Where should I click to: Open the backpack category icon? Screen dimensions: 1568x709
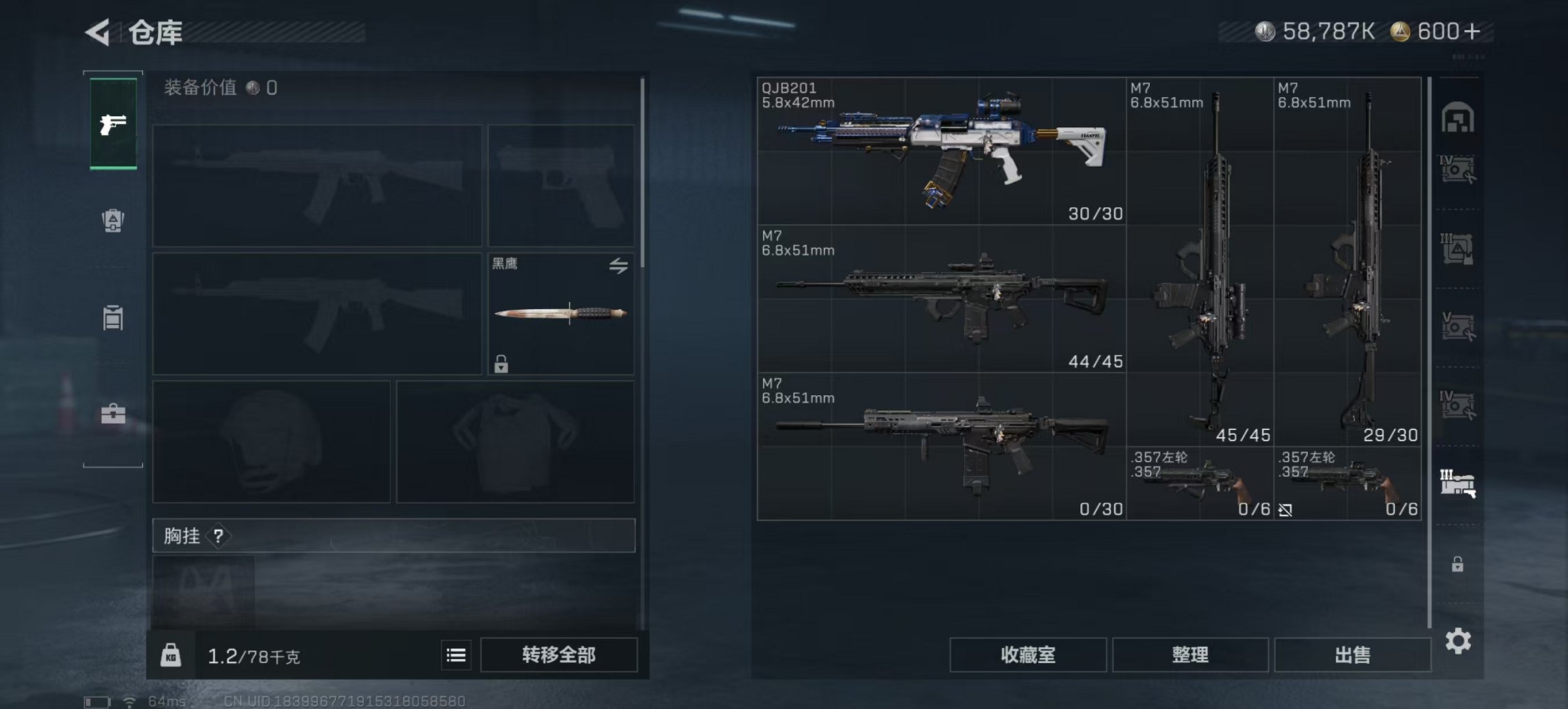[x=113, y=220]
